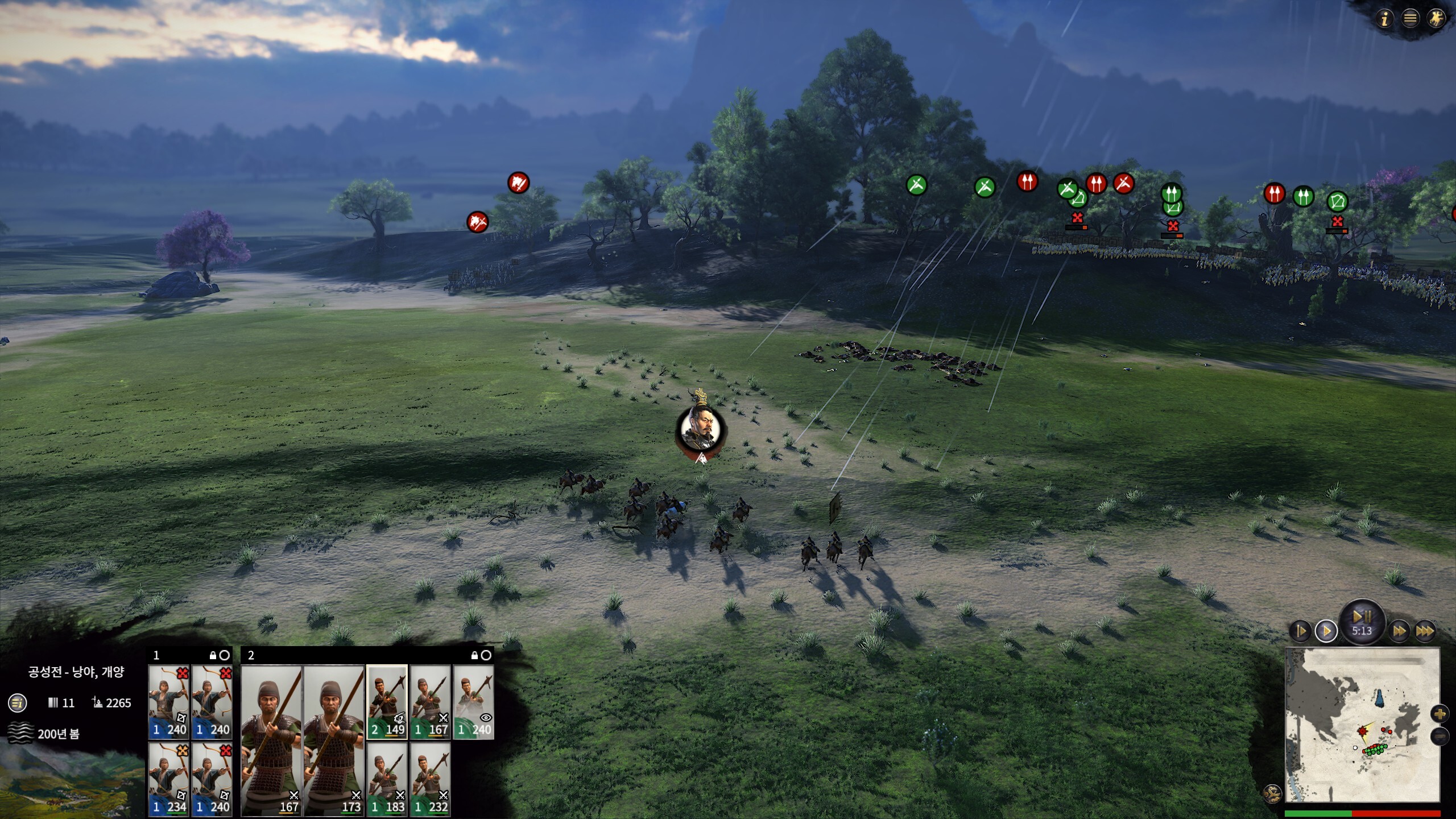This screenshot has width=1456, height=819.
Task: Select the general's portrait marker on the field
Action: click(701, 428)
